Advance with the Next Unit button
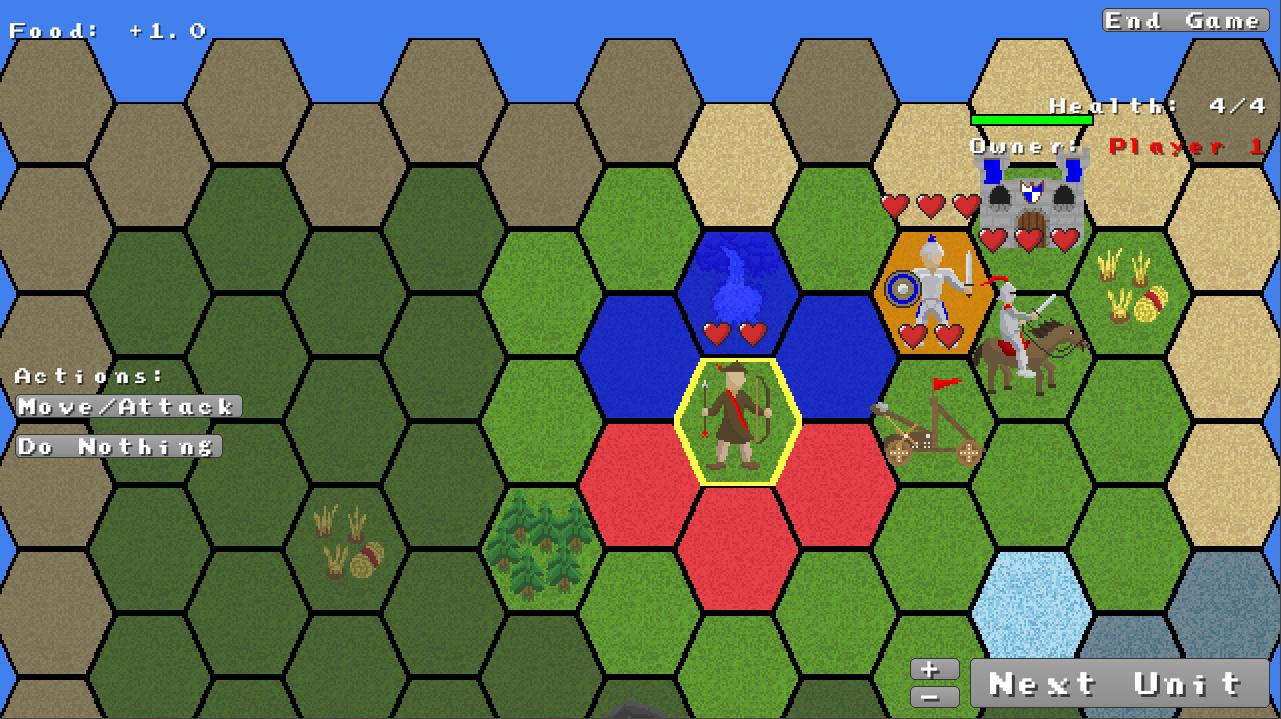This screenshot has width=1281, height=719. [1118, 684]
